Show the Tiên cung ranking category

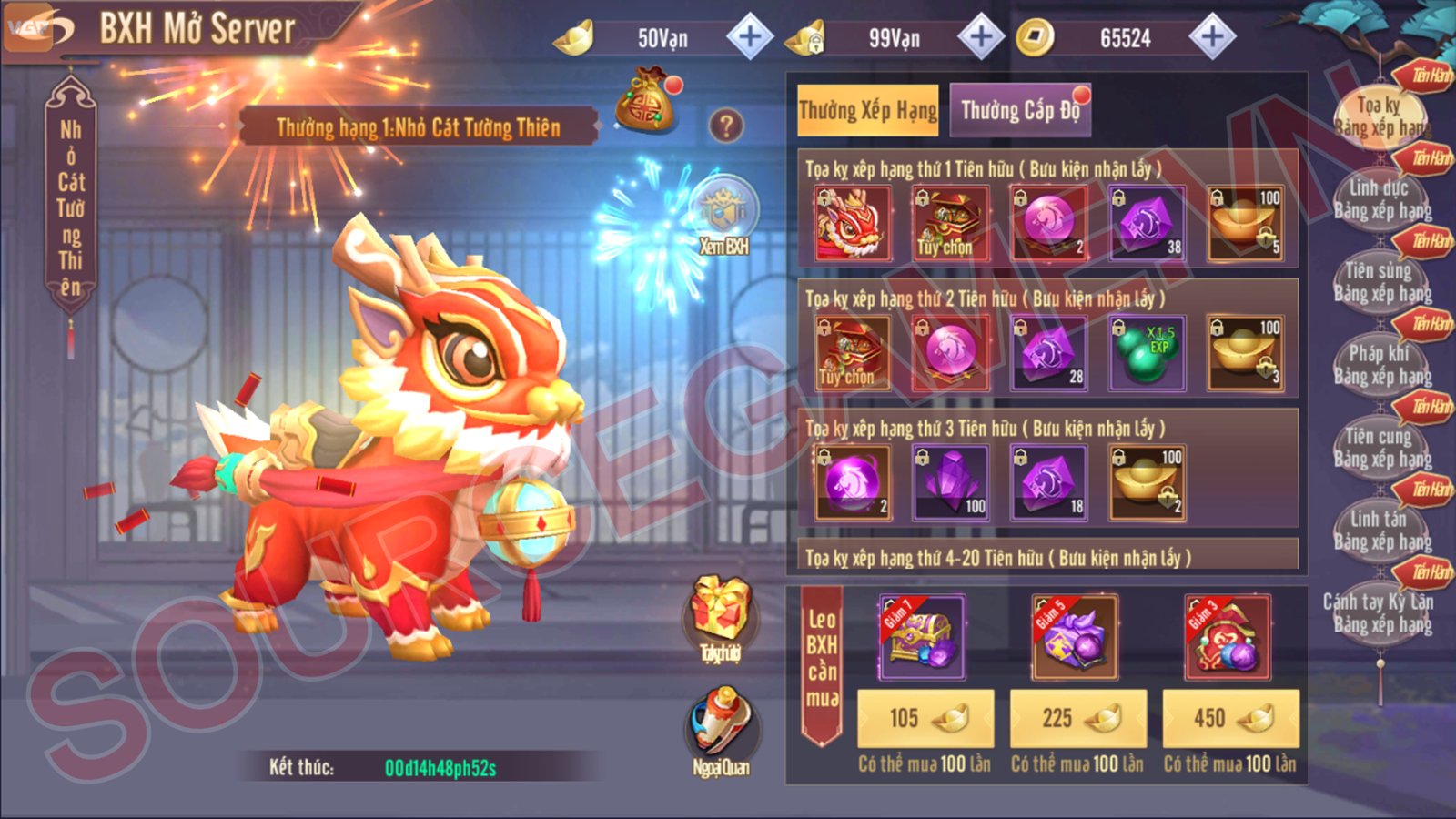coord(1380,448)
